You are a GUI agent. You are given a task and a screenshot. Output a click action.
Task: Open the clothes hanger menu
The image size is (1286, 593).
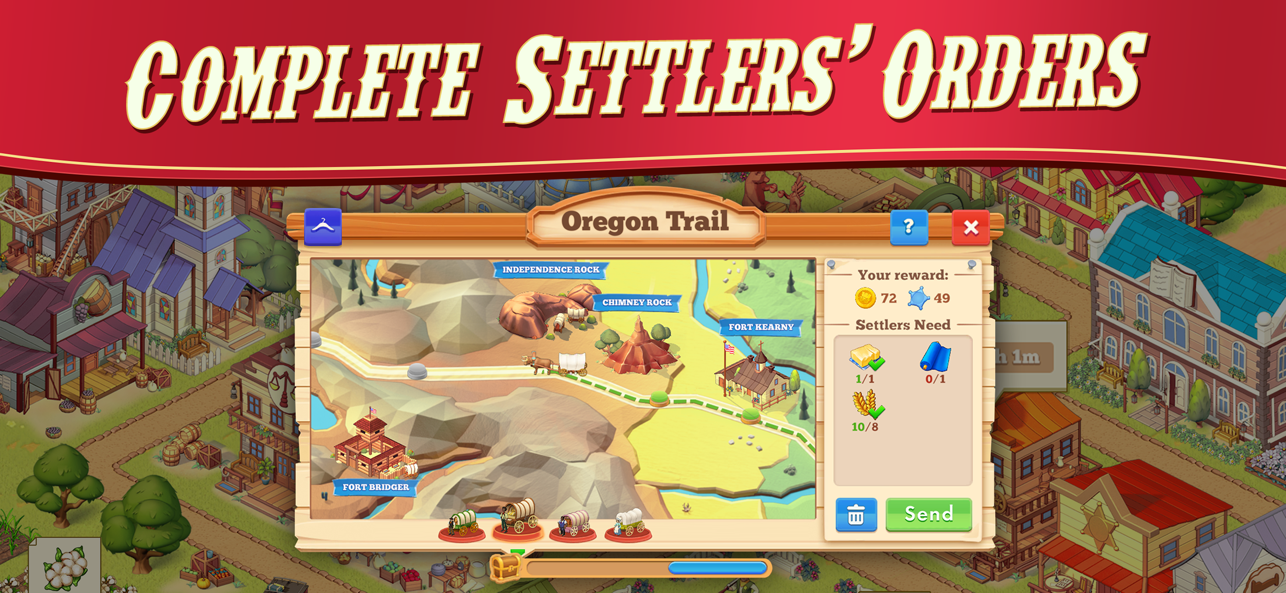(x=323, y=227)
